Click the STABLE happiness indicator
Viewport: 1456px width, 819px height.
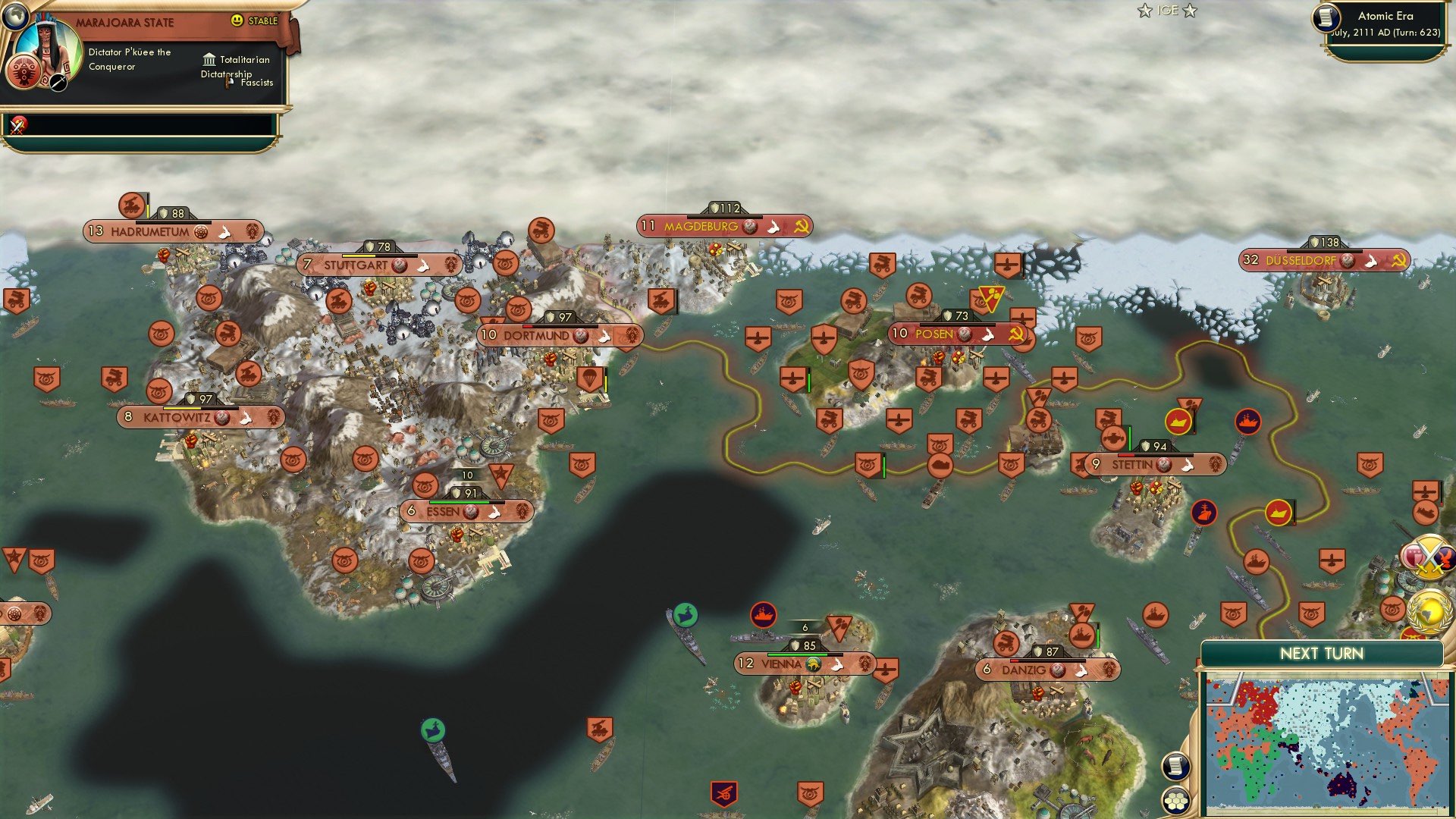[255, 22]
